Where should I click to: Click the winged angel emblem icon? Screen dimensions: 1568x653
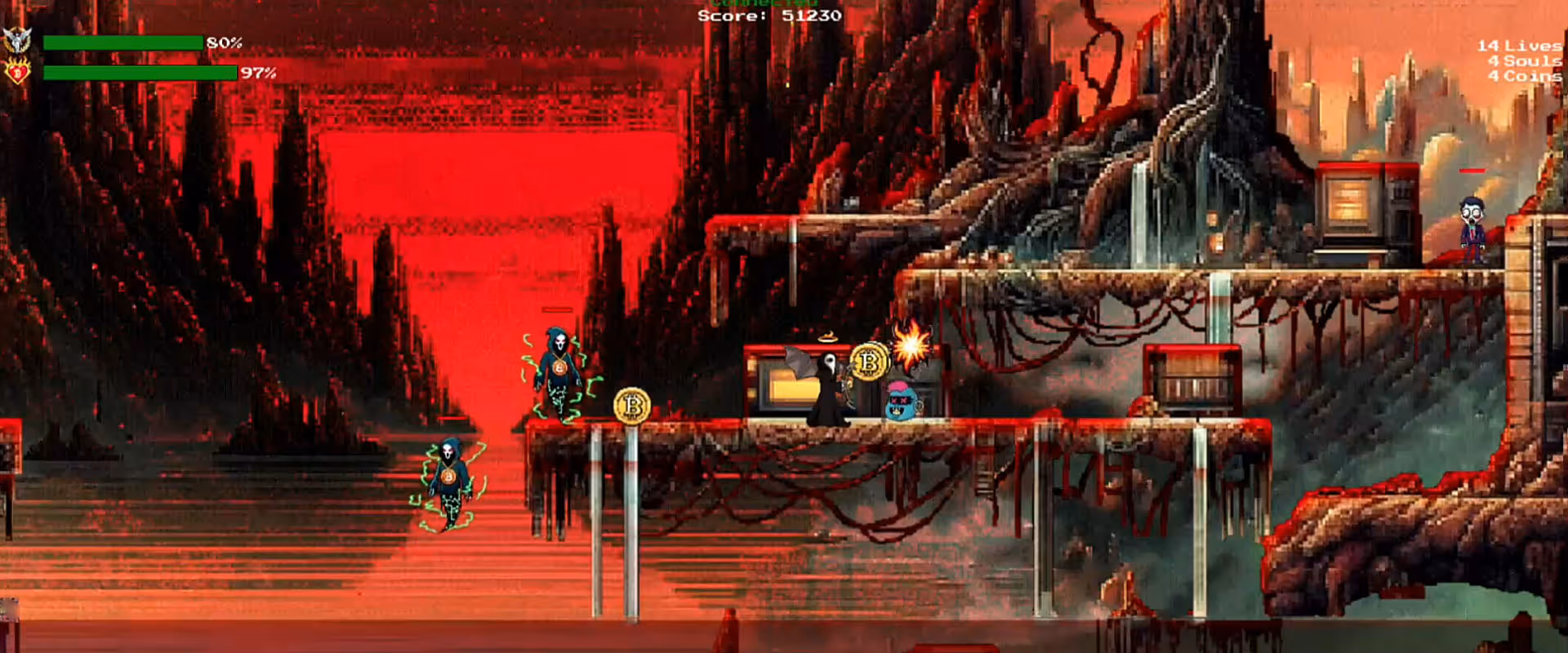17,40
